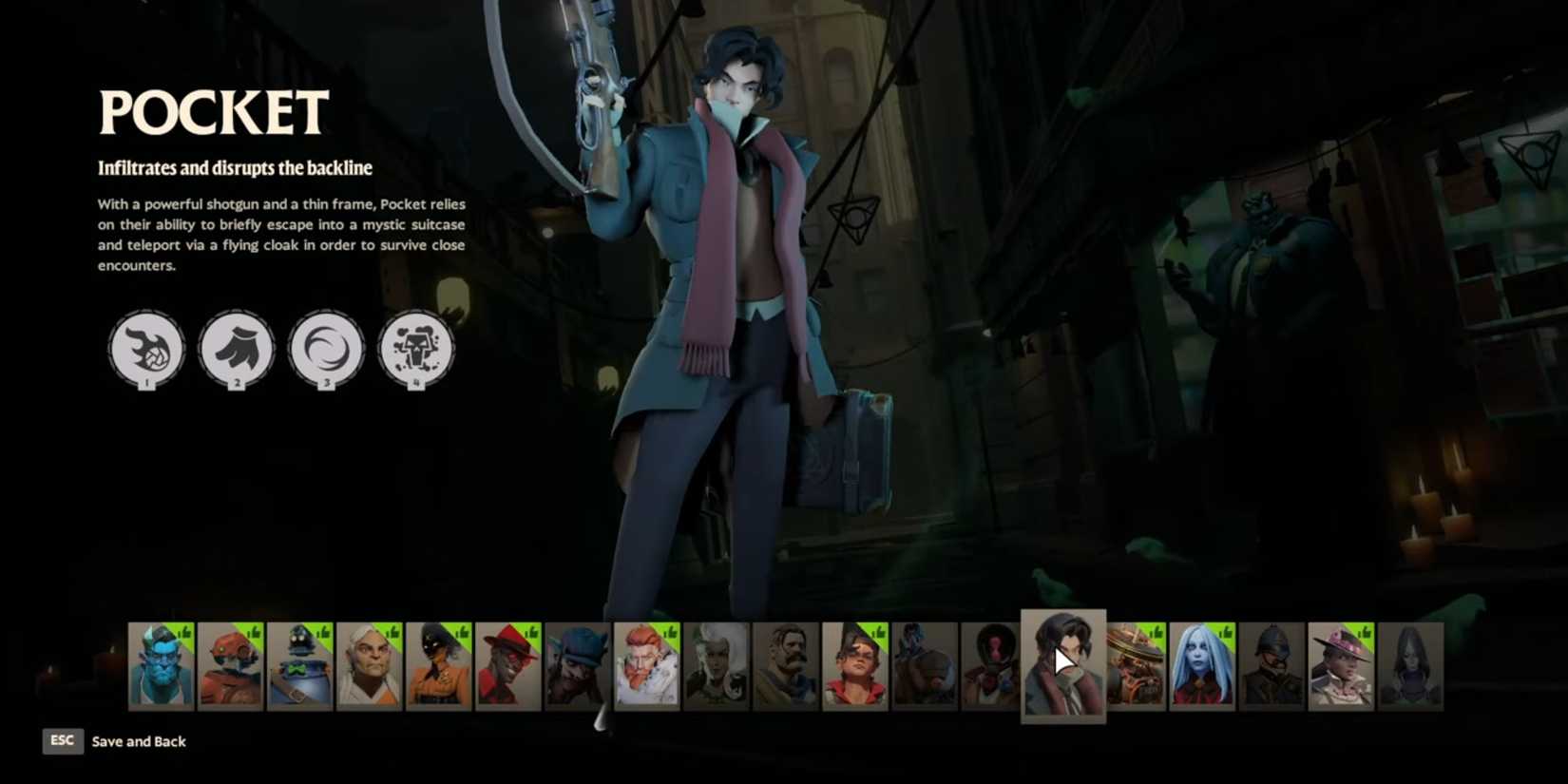Select the mustached Lash portrait

click(785, 666)
